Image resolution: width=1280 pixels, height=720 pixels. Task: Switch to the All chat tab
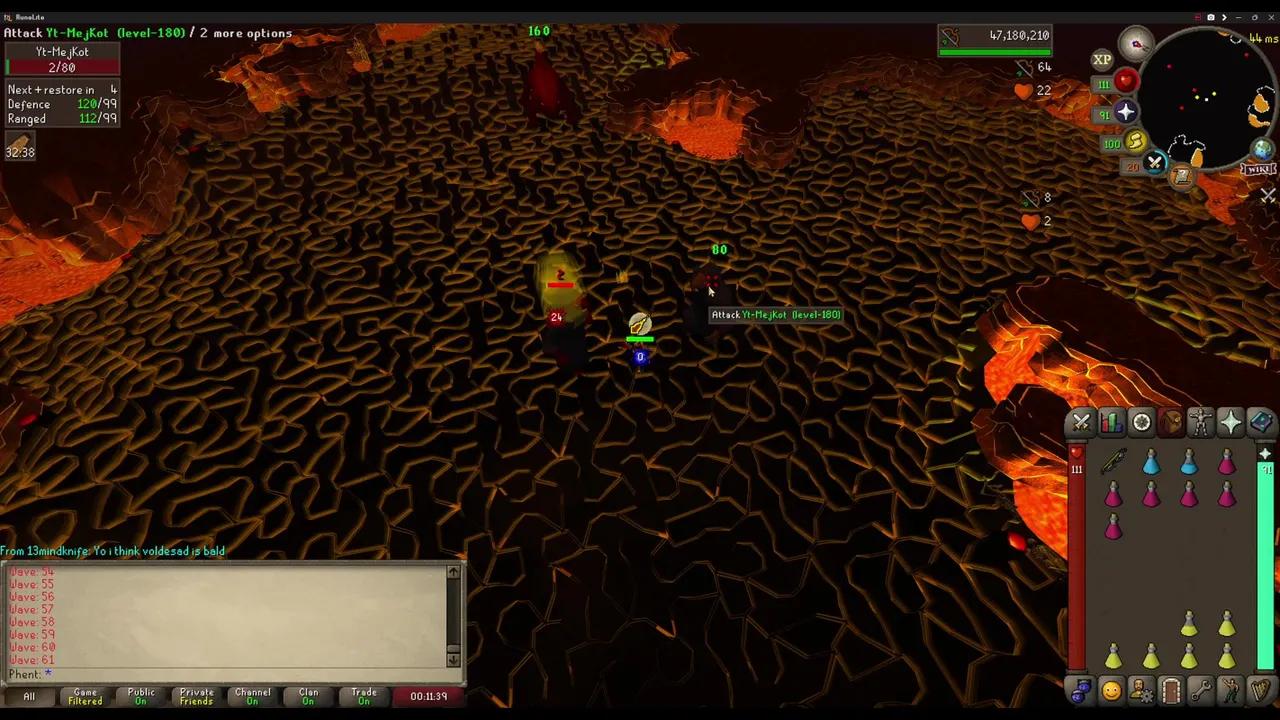click(x=28, y=696)
